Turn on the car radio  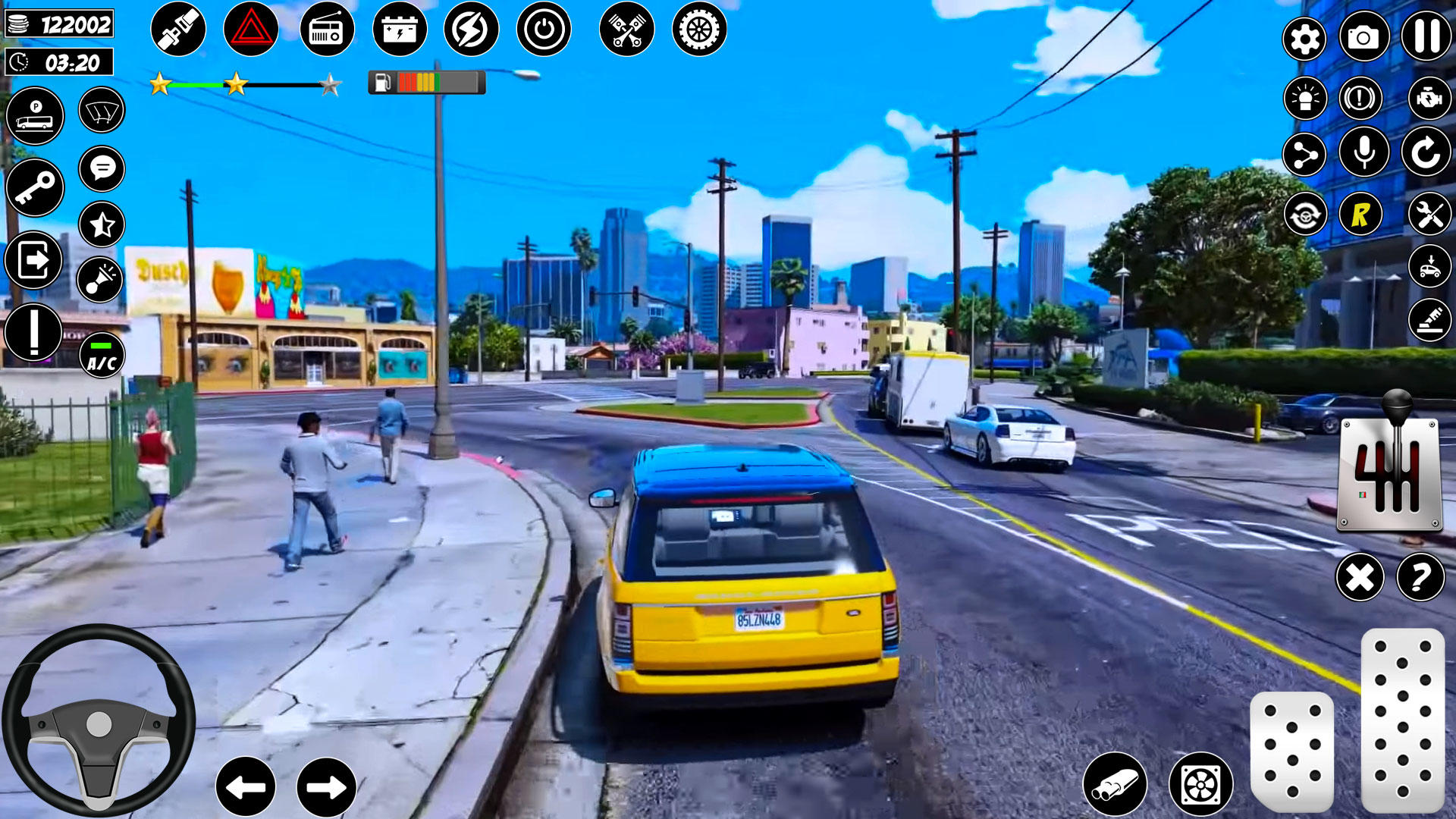coord(326,30)
